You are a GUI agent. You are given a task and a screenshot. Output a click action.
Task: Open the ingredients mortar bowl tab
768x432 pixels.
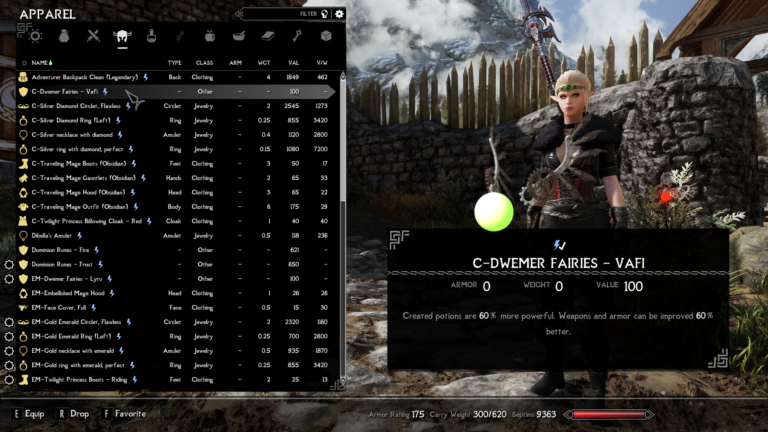coord(238,36)
